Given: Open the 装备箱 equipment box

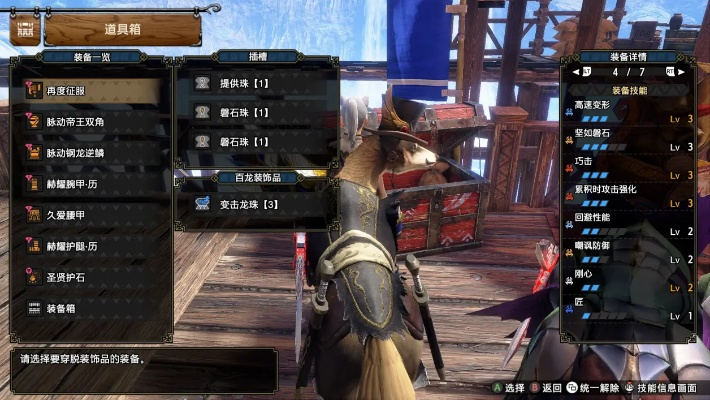Looking at the screenshot, I should pos(90,308).
